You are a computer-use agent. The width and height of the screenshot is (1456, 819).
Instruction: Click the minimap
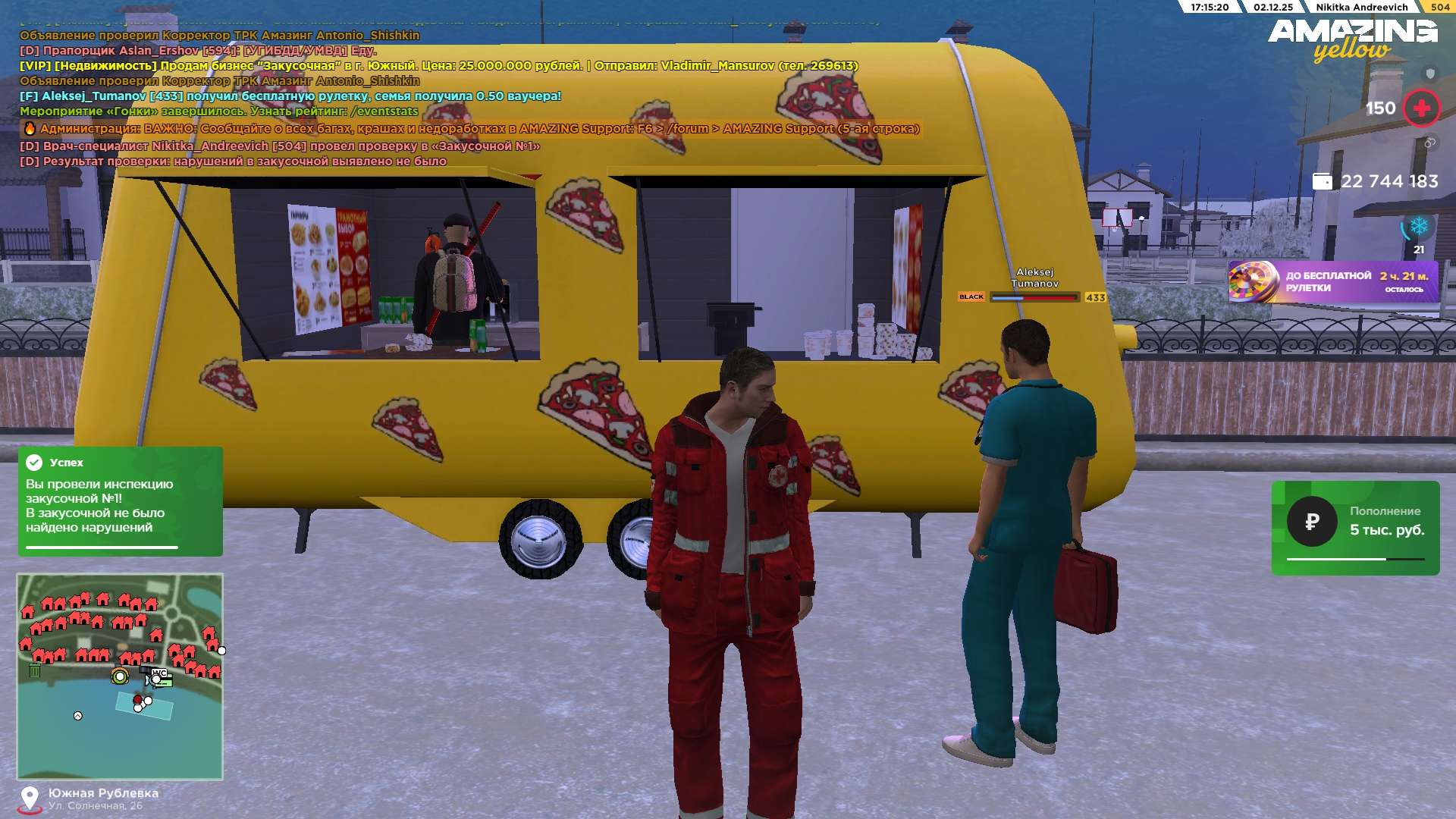pyautogui.click(x=120, y=676)
